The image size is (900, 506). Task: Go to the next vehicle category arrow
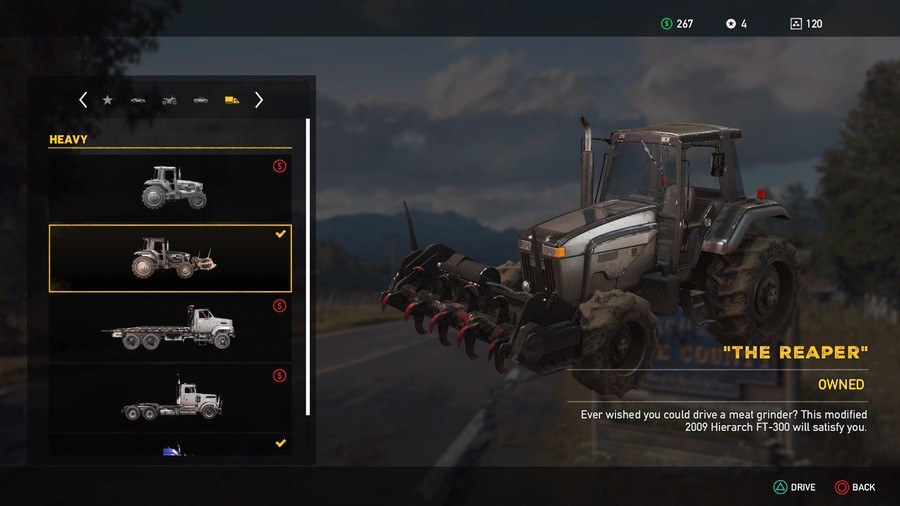point(259,100)
